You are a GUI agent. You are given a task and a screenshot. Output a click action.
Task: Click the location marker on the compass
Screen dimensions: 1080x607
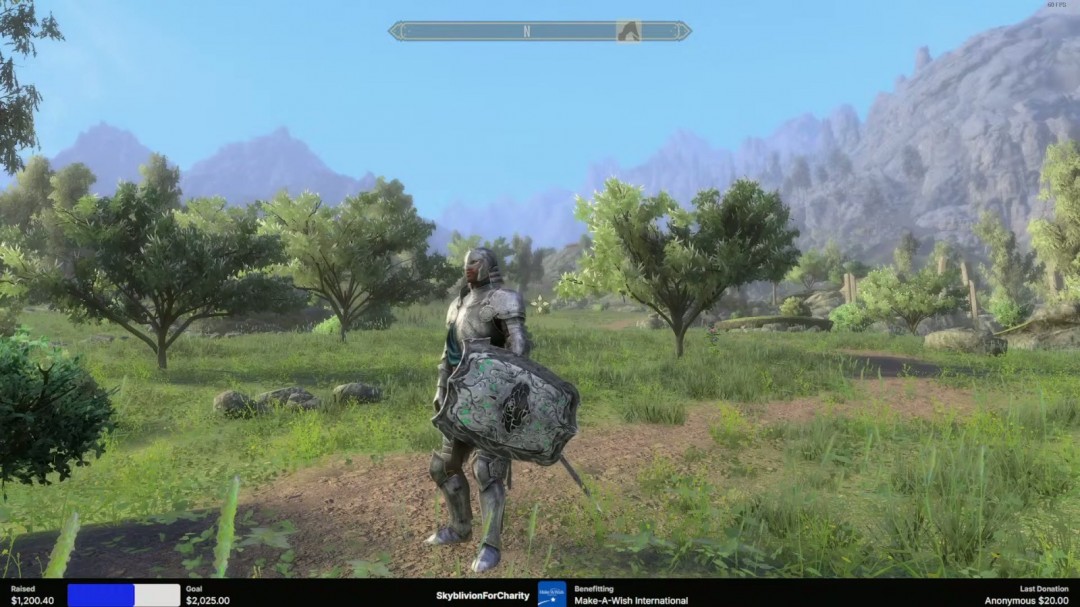(628, 31)
